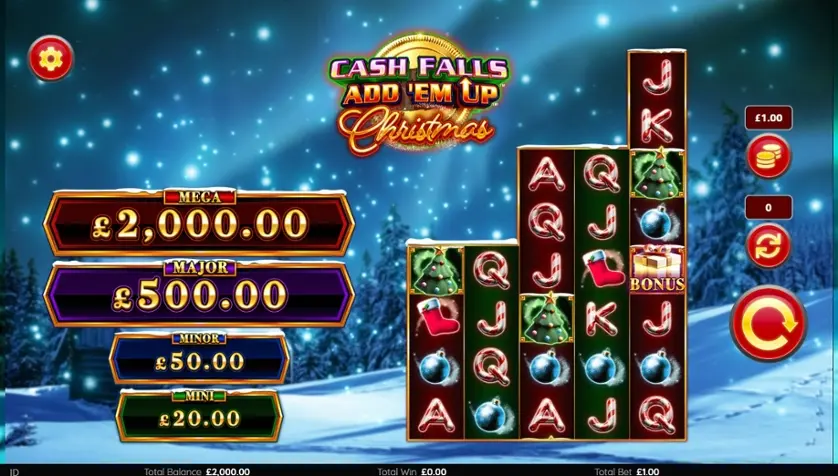This screenshot has width=838, height=476.
Task: Open the coin stack bet selector
Action: [768, 156]
